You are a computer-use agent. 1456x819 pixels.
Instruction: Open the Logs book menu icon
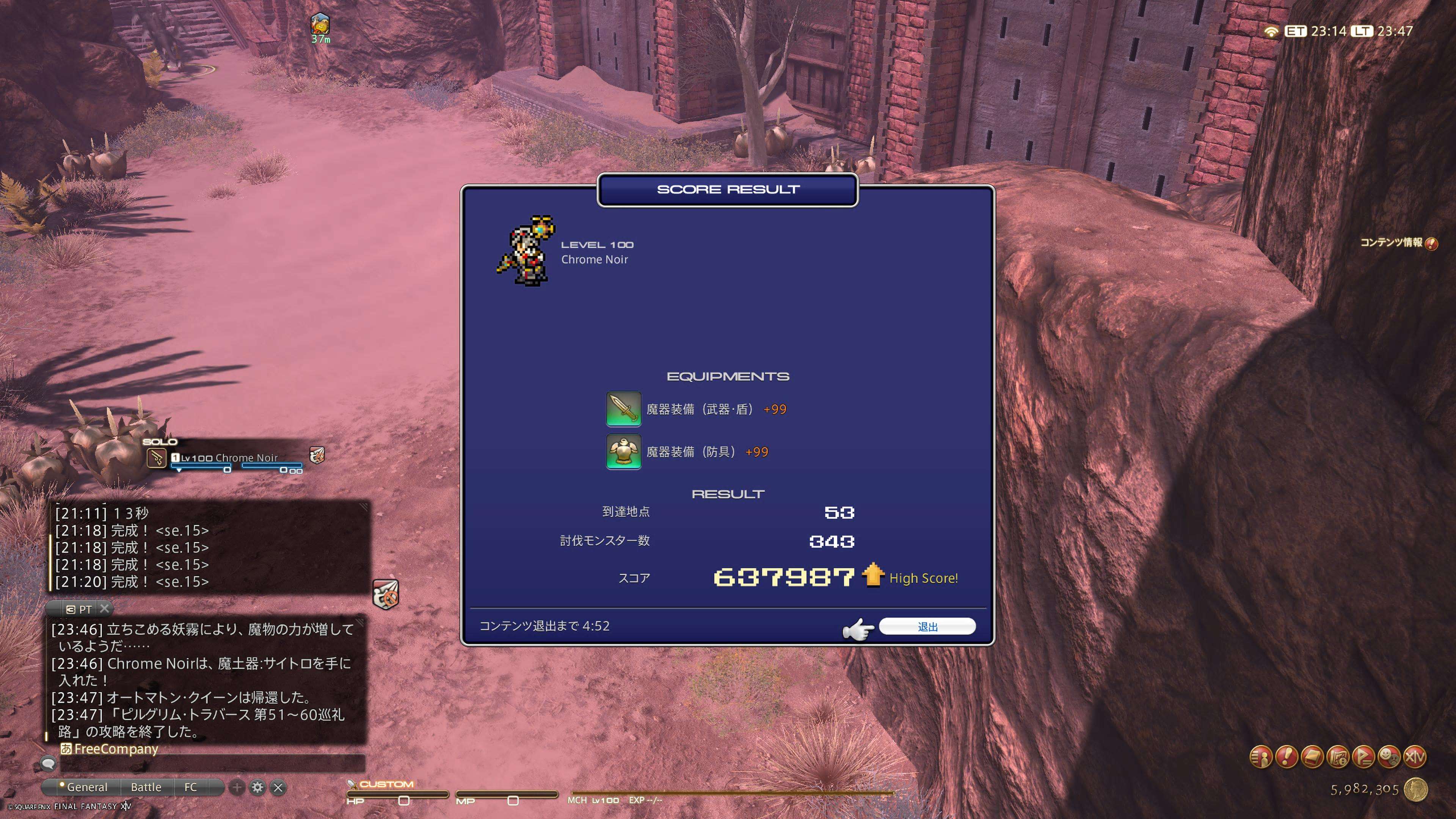pyautogui.click(x=1312, y=757)
